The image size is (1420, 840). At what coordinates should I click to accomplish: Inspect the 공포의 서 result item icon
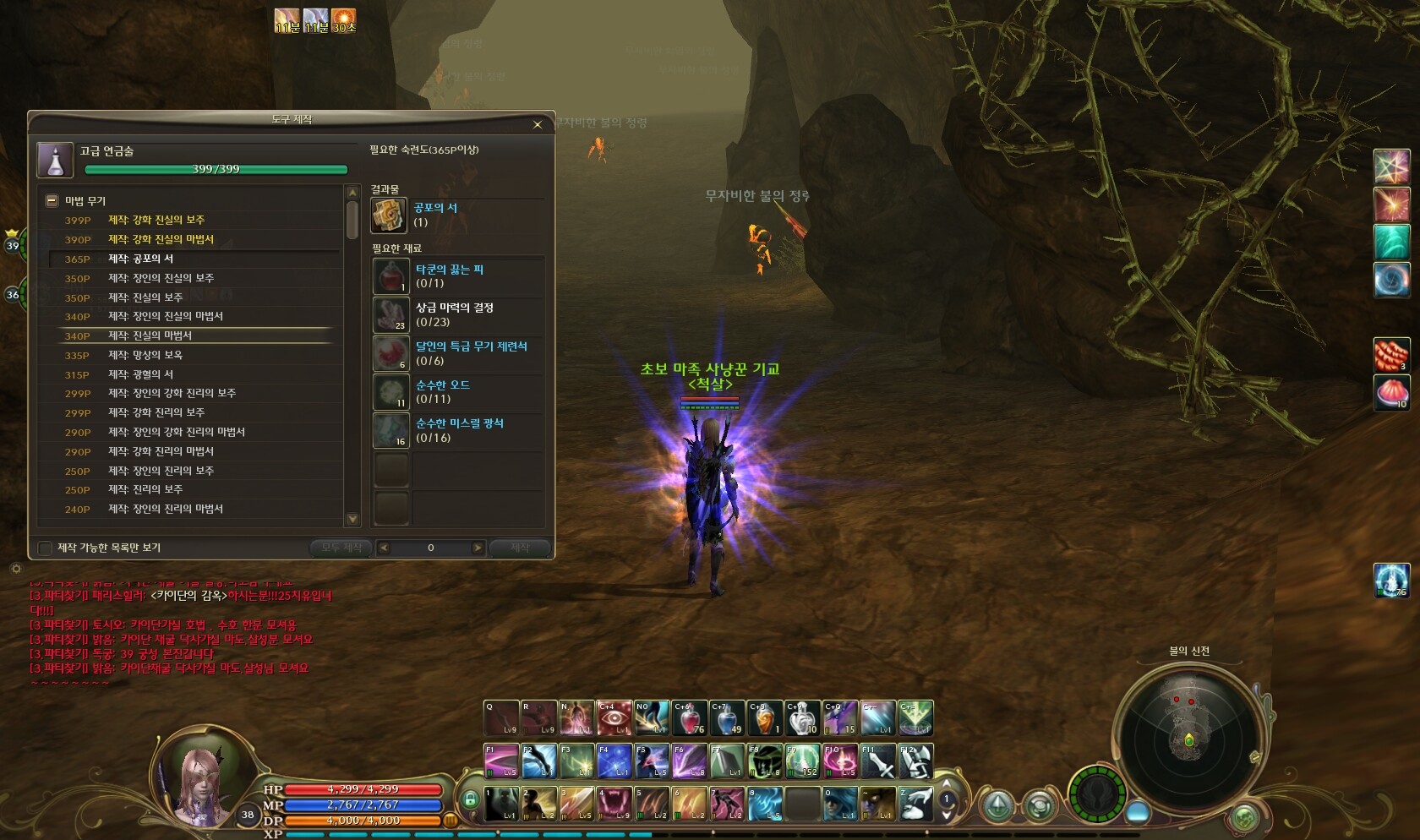pos(389,215)
